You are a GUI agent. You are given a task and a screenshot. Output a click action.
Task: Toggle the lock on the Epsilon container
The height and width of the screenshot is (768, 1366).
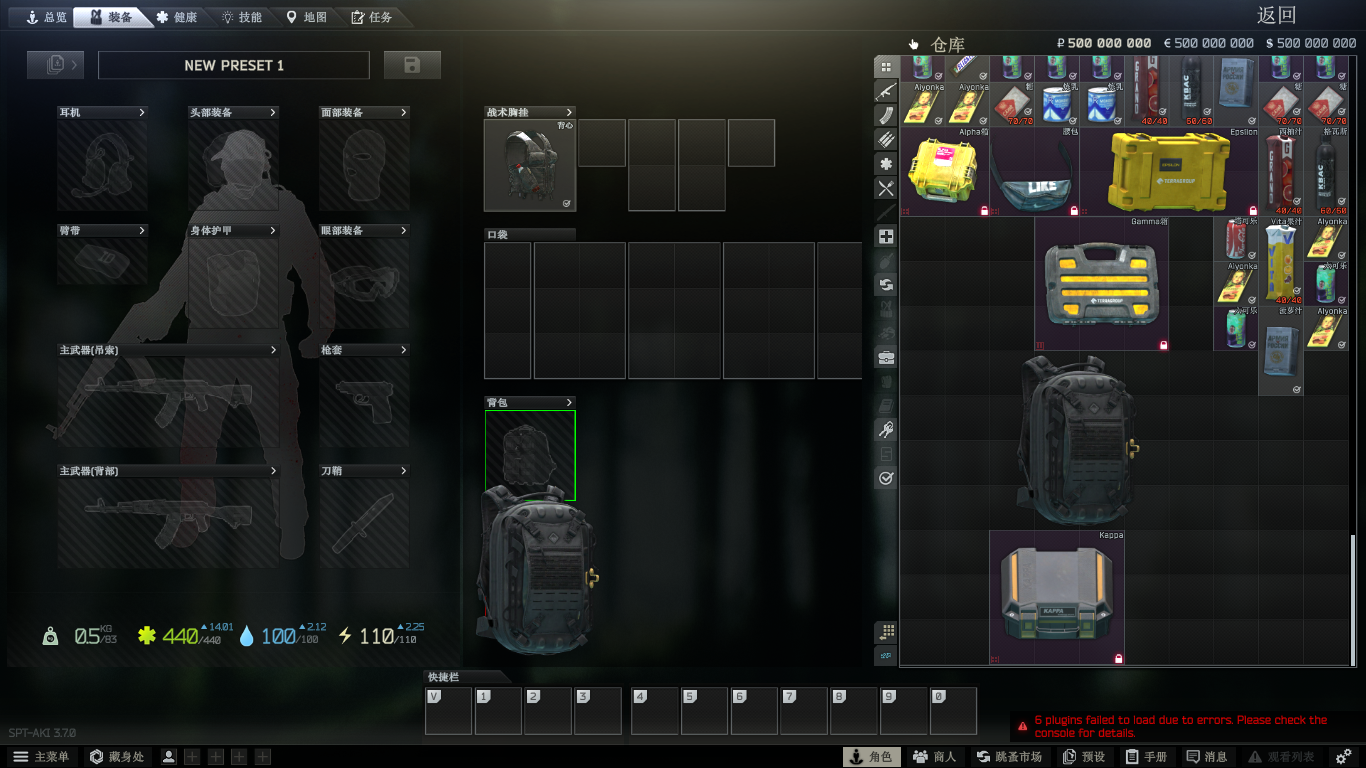1253,211
